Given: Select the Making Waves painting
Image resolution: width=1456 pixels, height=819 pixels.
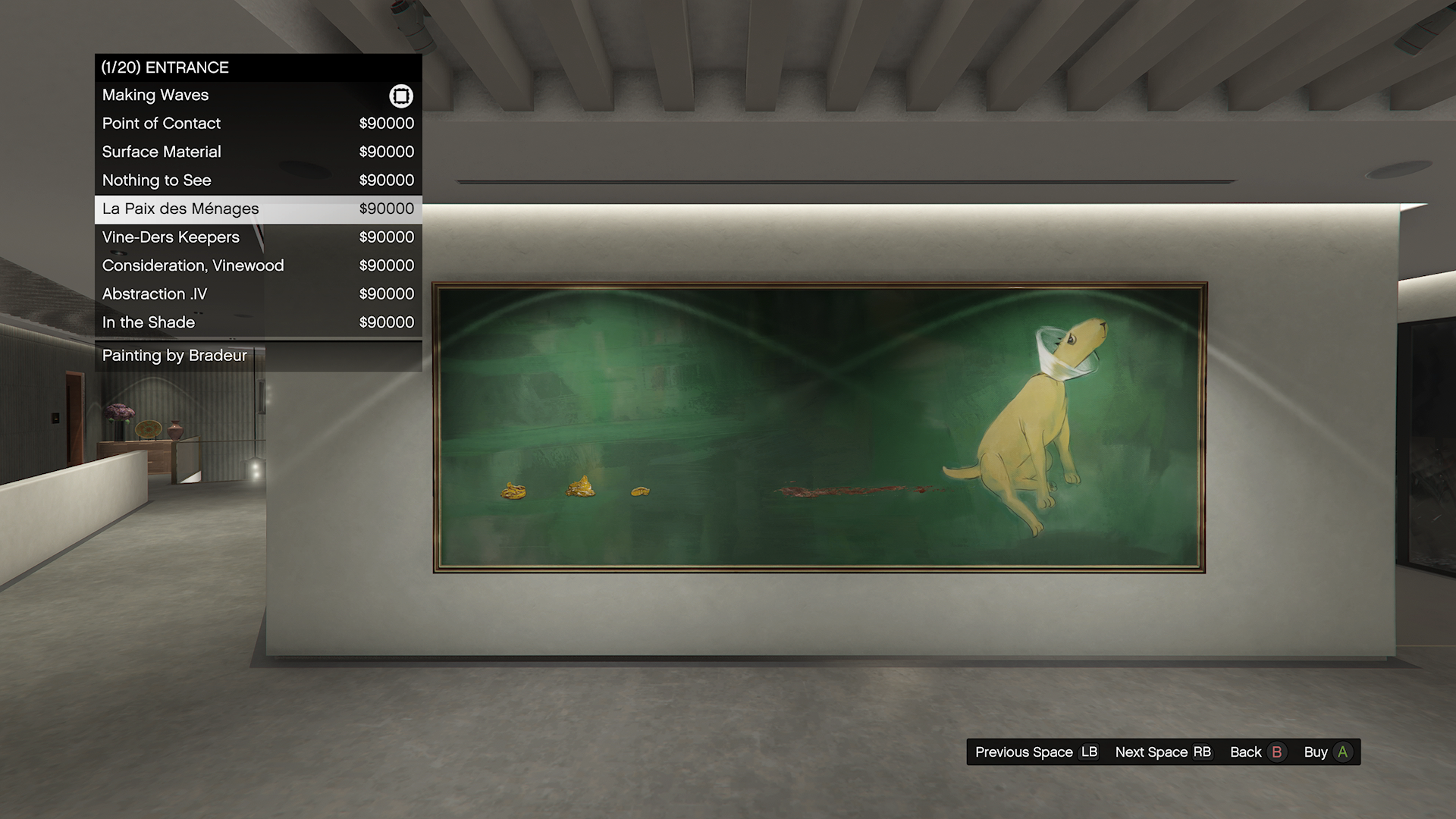Looking at the screenshot, I should click(258, 96).
